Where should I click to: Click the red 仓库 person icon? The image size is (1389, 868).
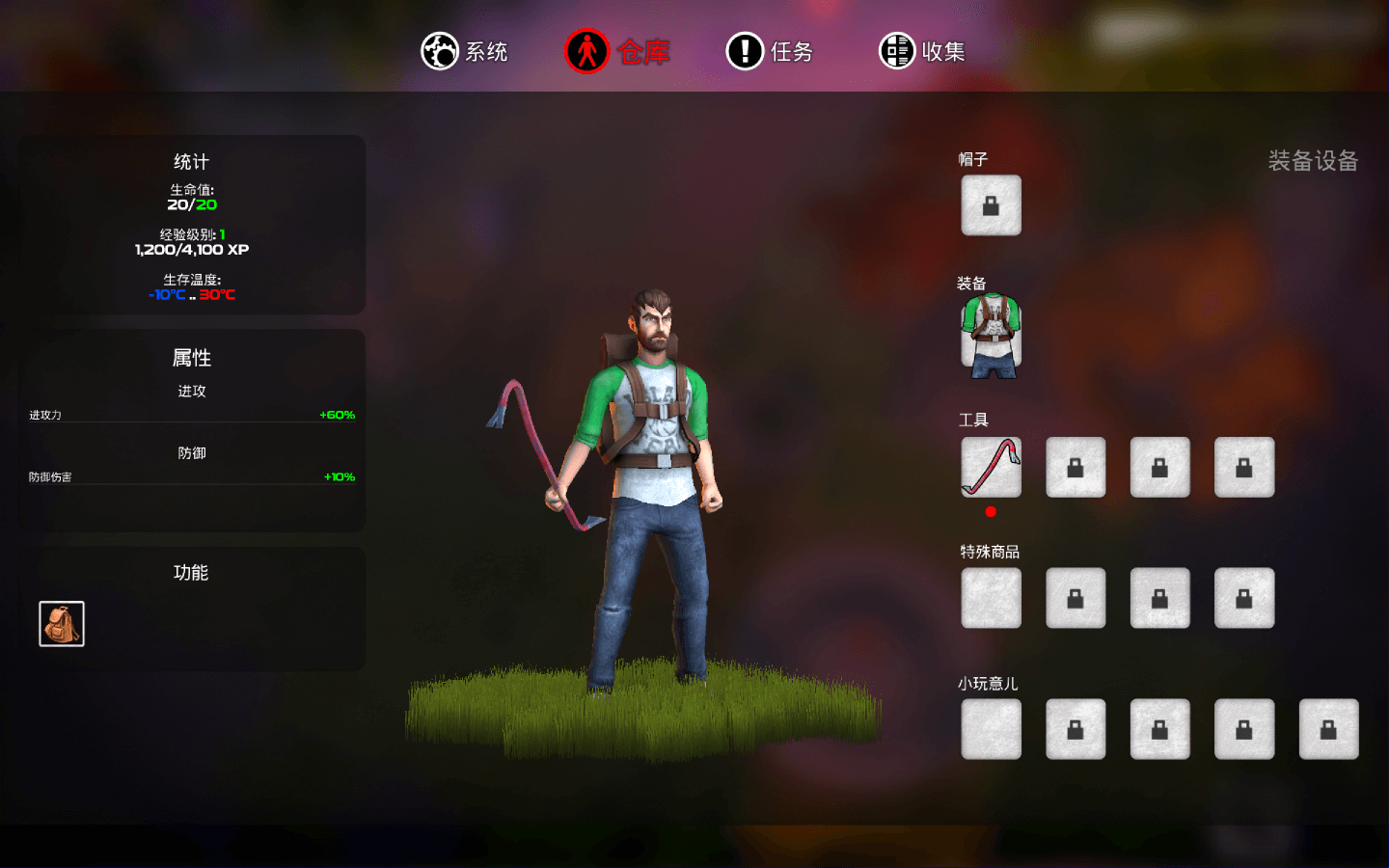pos(587,51)
